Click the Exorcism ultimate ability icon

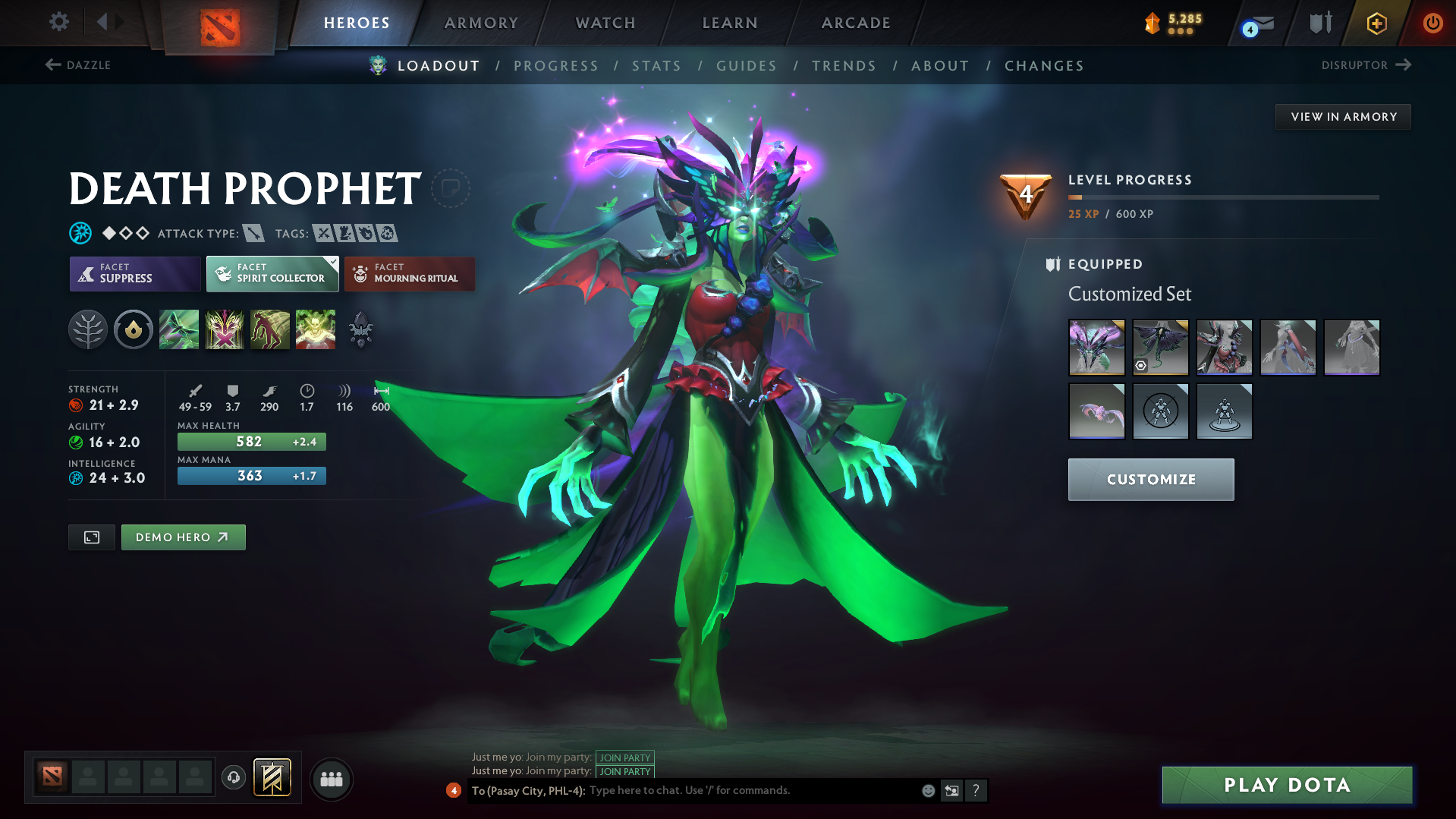pyautogui.click(x=316, y=329)
